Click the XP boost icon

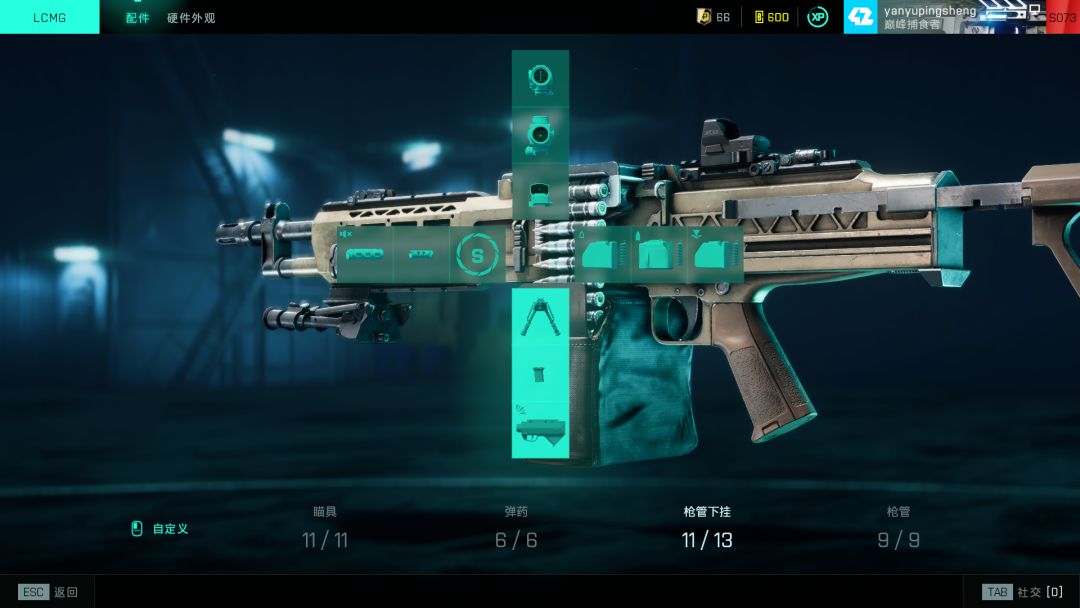tap(818, 17)
